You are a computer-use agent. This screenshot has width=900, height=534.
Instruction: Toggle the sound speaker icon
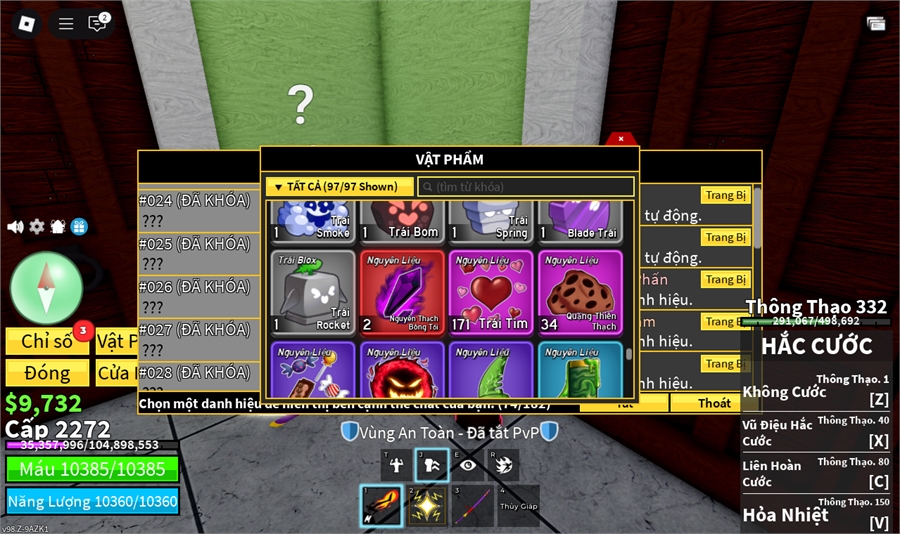pyautogui.click(x=15, y=227)
